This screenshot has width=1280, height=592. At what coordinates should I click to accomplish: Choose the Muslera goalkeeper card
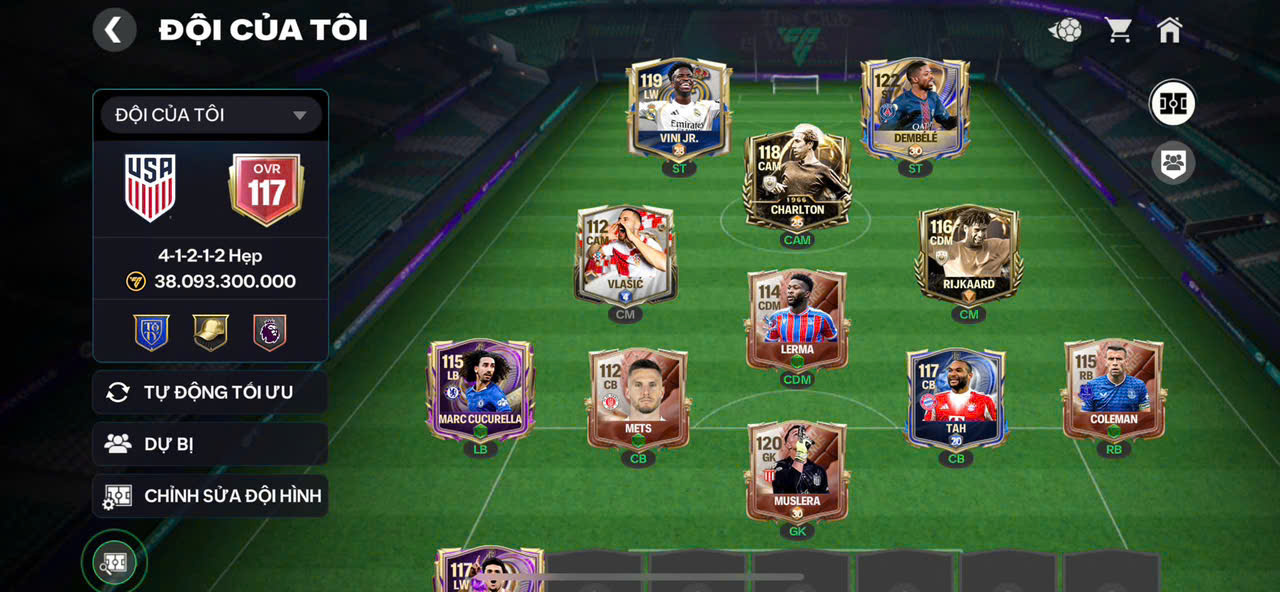(x=797, y=472)
